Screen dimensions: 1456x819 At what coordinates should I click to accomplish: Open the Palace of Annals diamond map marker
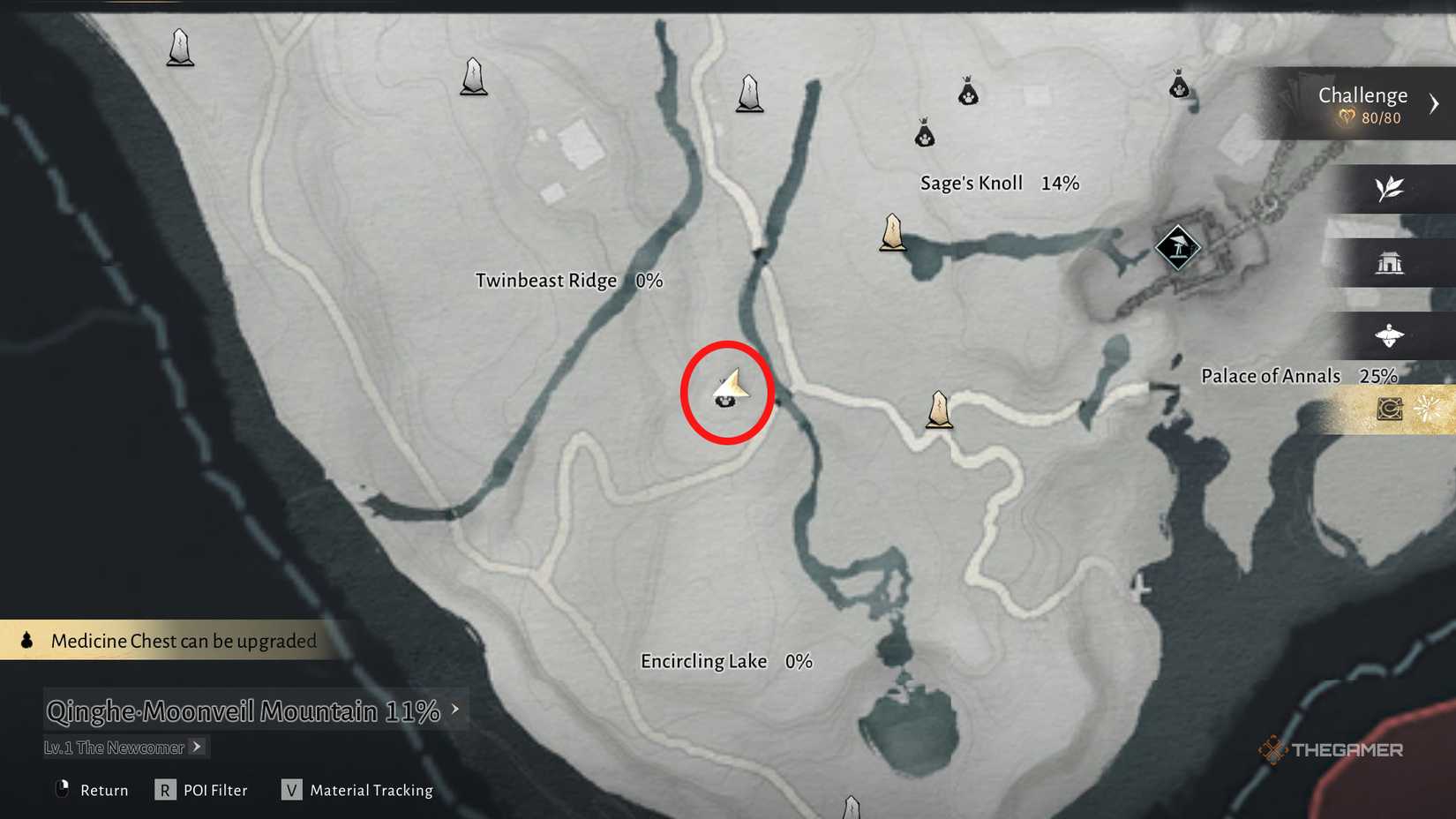tap(1177, 247)
